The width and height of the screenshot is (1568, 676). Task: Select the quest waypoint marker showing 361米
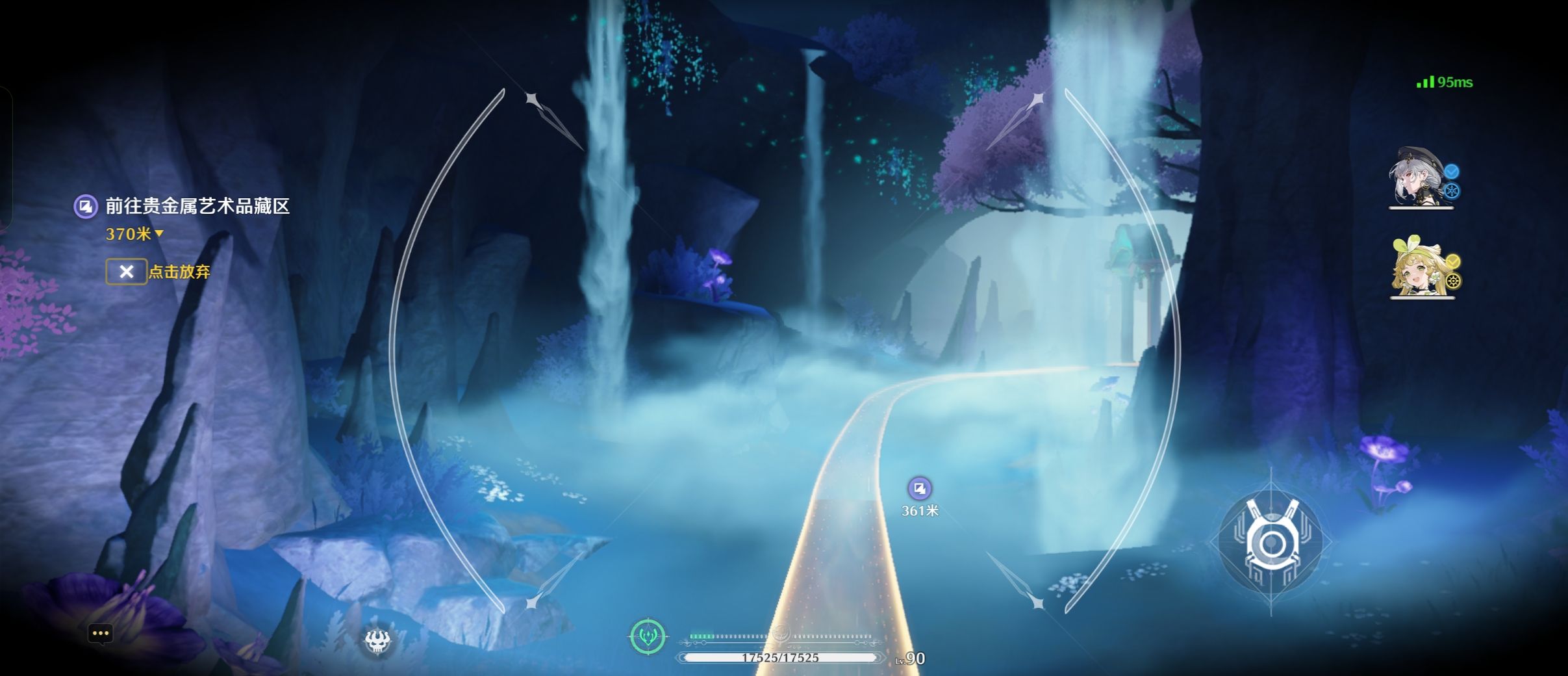[919, 488]
